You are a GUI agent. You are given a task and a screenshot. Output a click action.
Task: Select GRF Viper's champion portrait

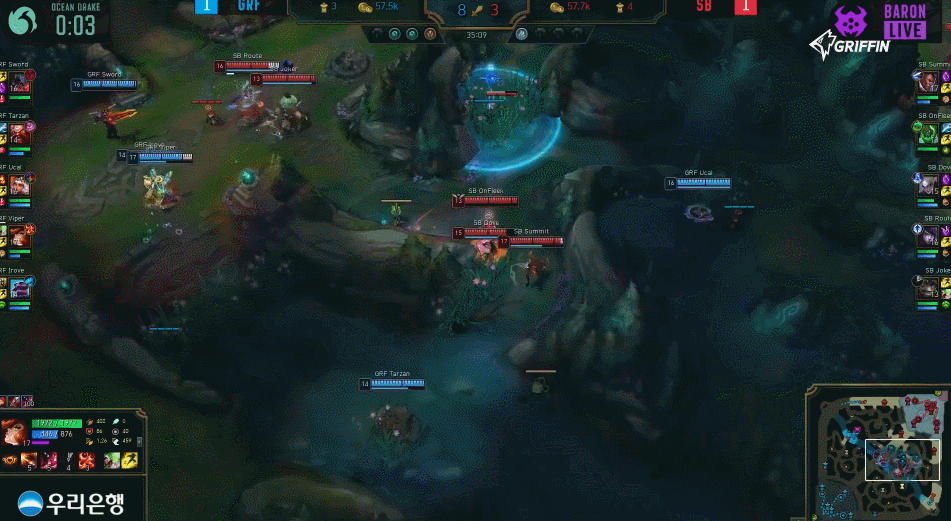19,237
